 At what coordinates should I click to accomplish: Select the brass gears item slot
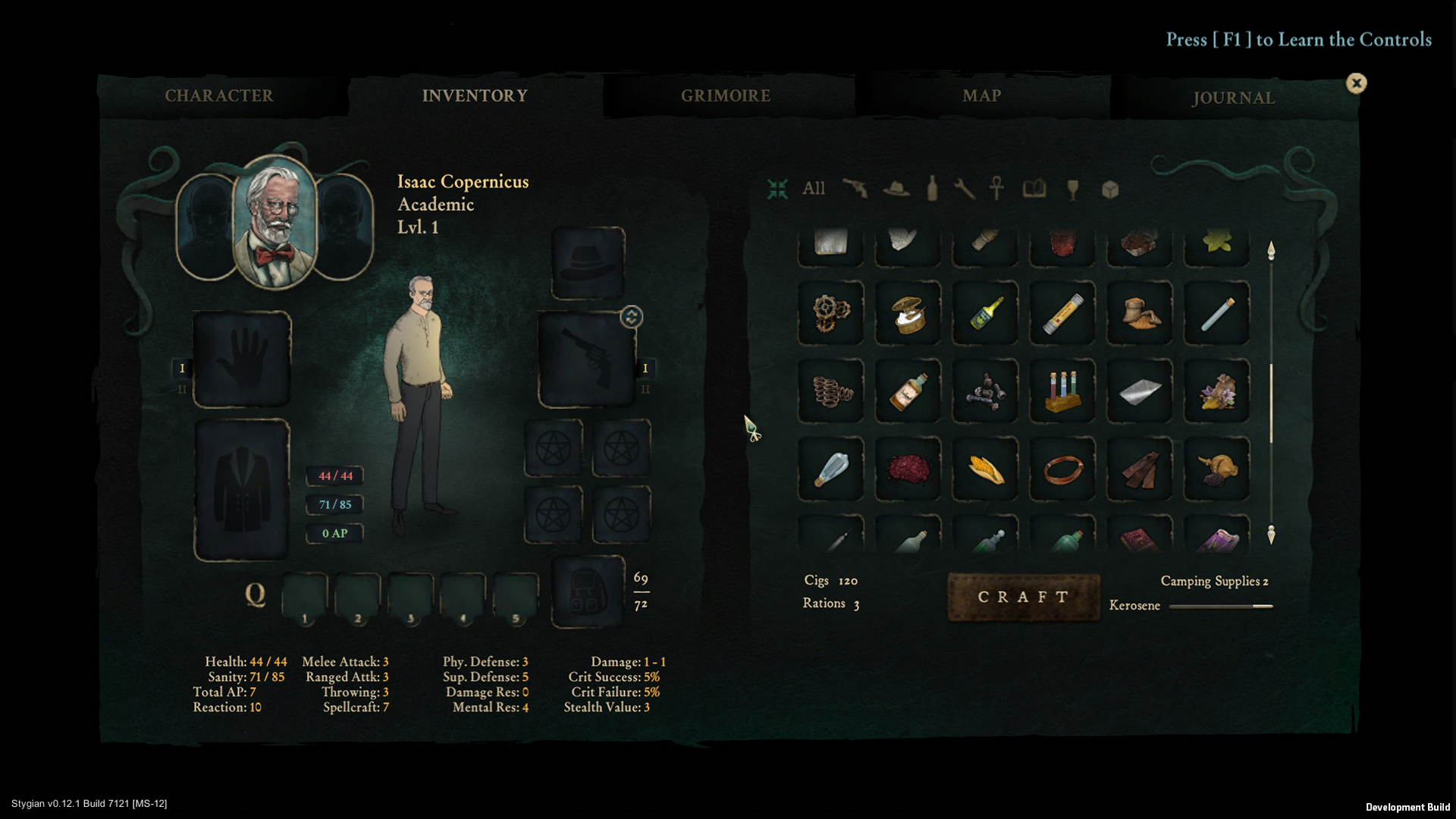tap(831, 313)
